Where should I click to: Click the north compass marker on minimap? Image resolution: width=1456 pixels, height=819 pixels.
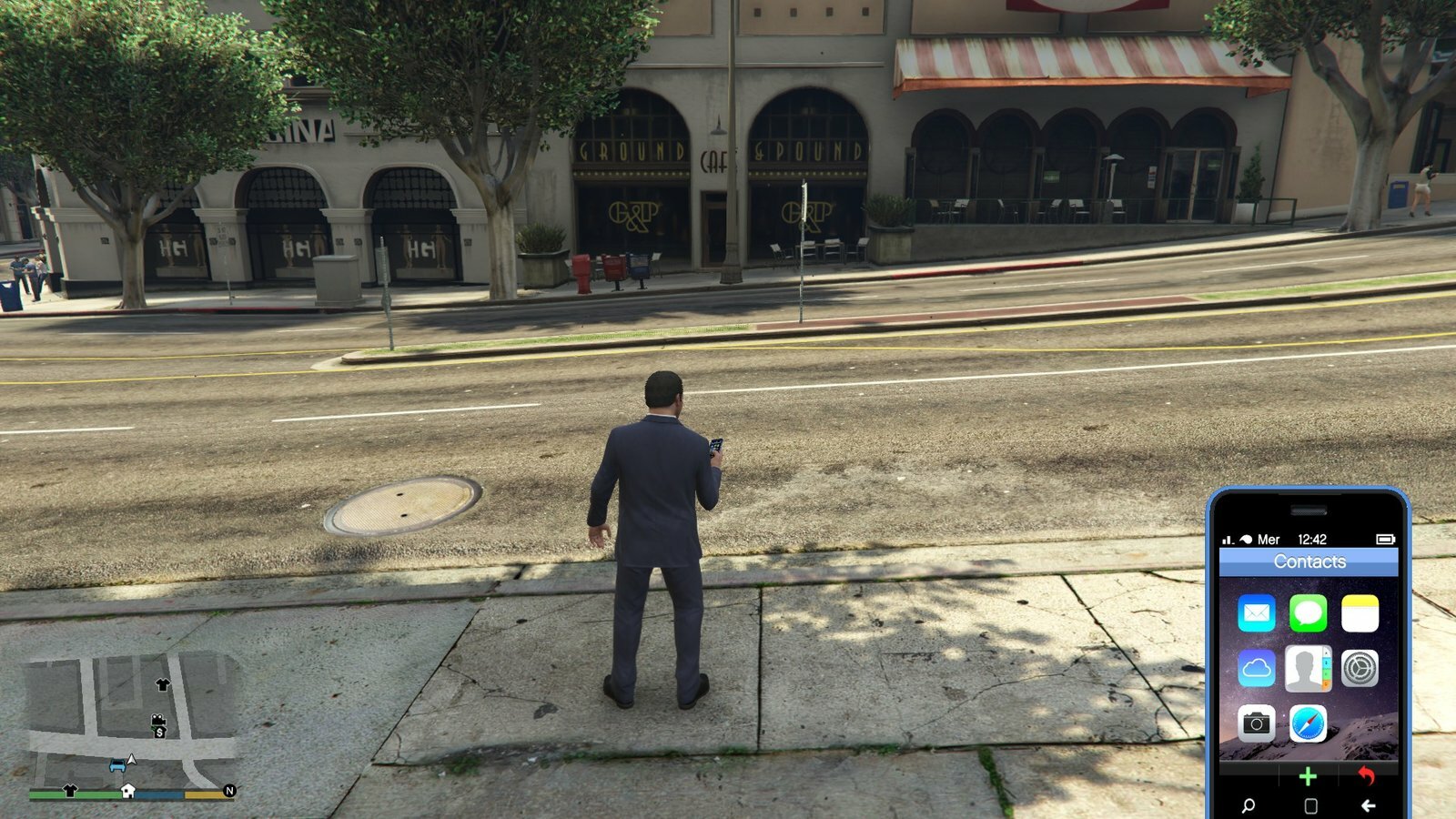pyautogui.click(x=229, y=791)
